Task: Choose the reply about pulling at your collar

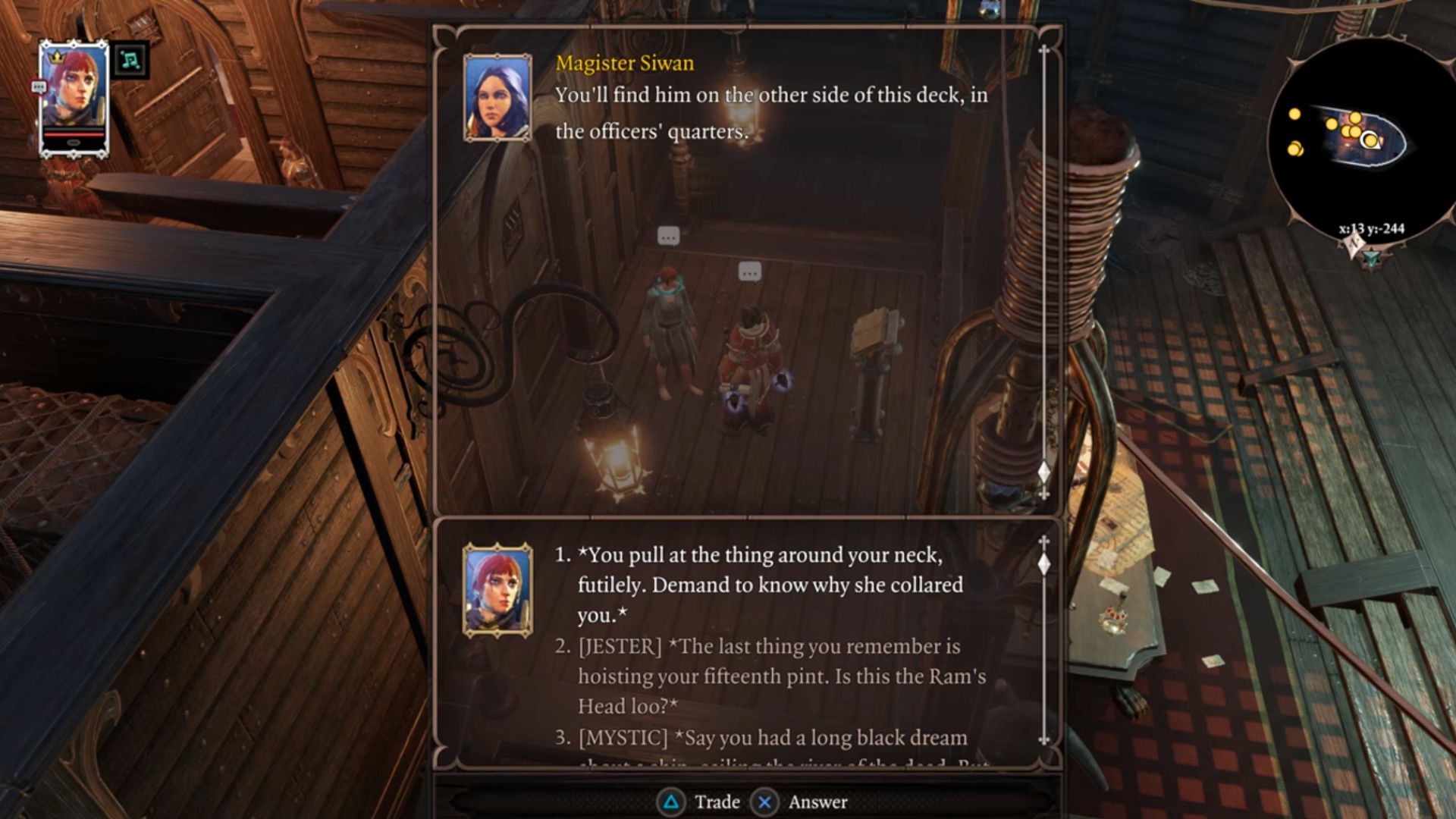Action: coord(770,585)
